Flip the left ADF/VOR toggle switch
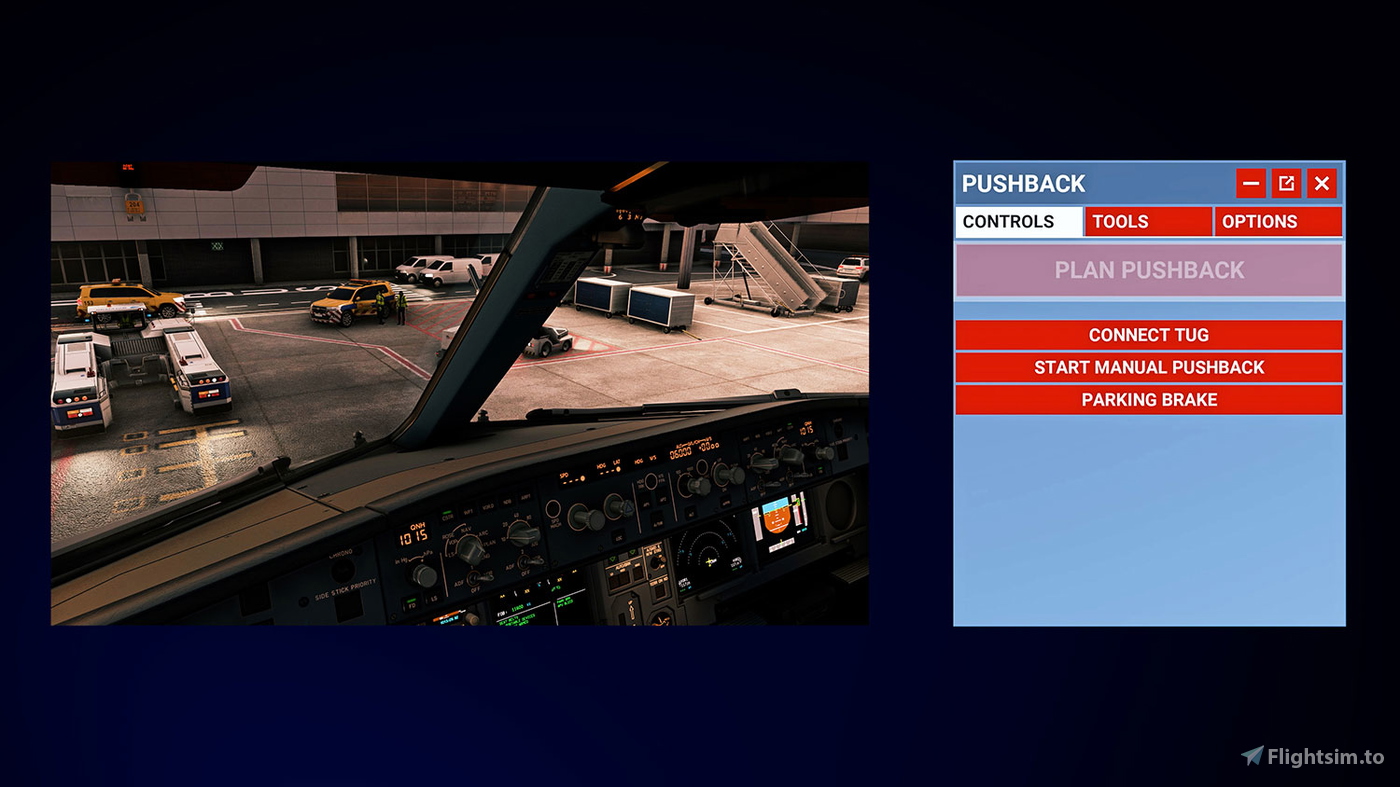The image size is (1400, 787). click(x=474, y=577)
